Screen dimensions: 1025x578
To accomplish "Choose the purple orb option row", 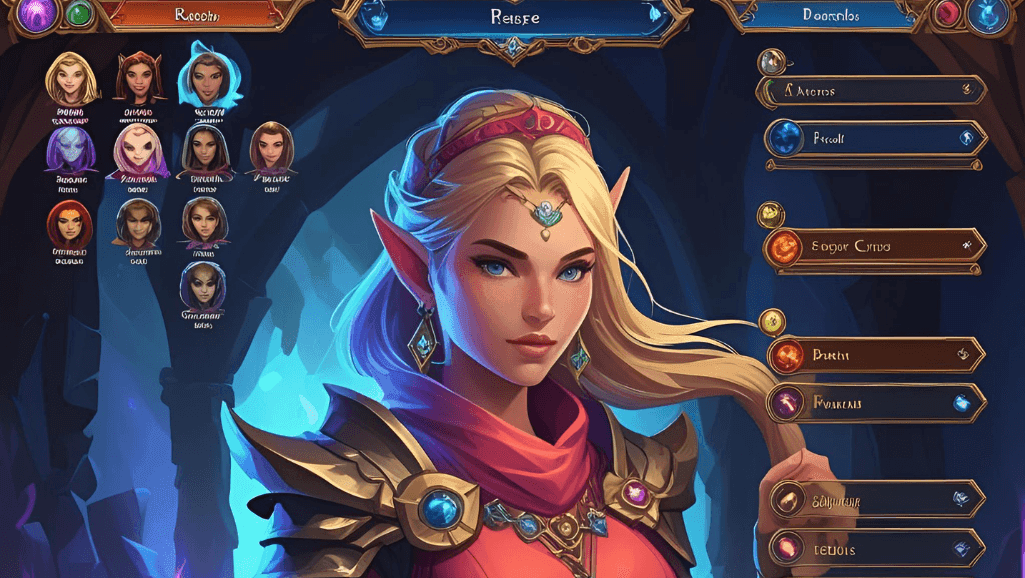I will click(x=875, y=403).
